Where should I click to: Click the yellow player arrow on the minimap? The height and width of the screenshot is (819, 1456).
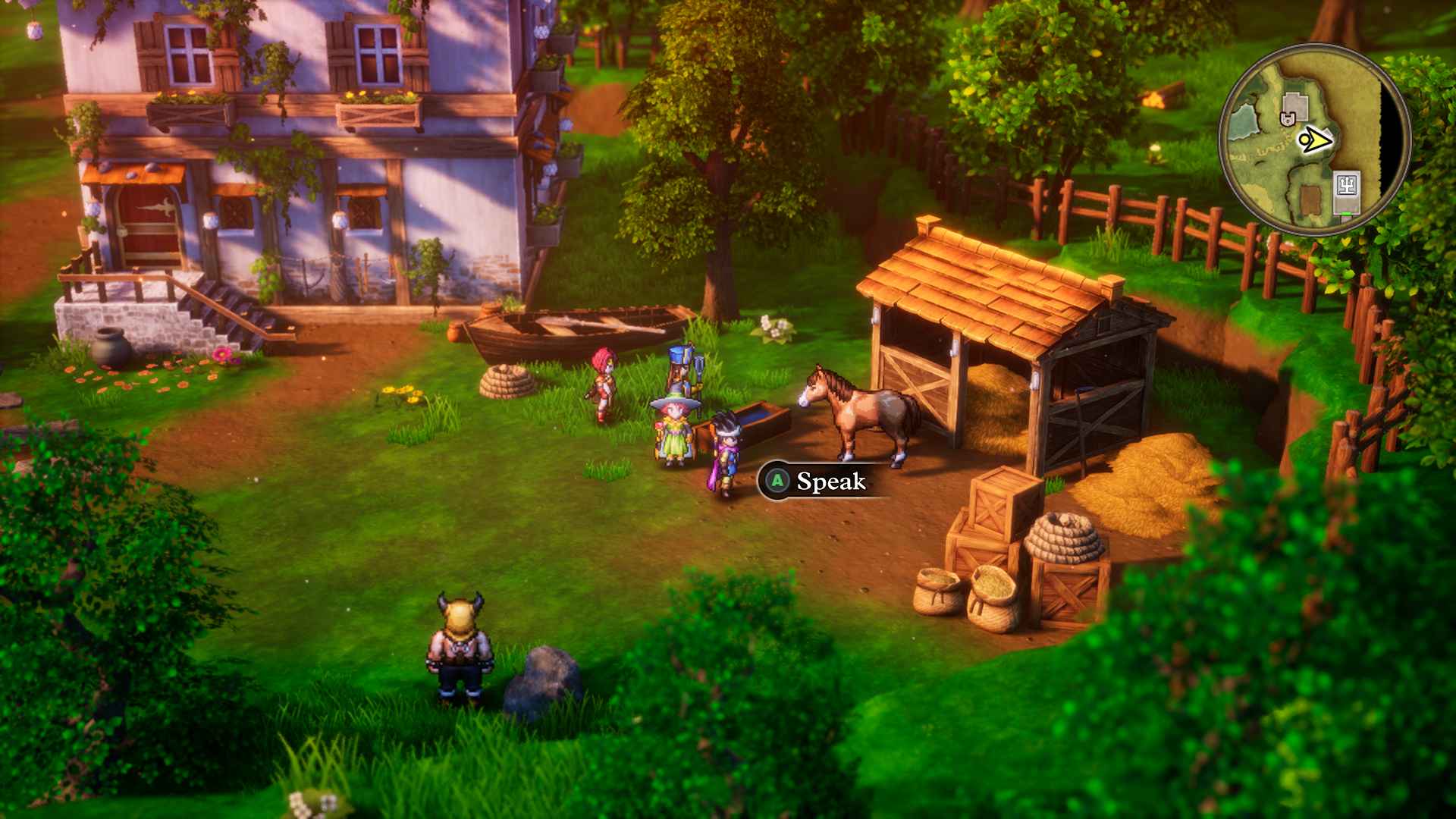click(x=1314, y=140)
